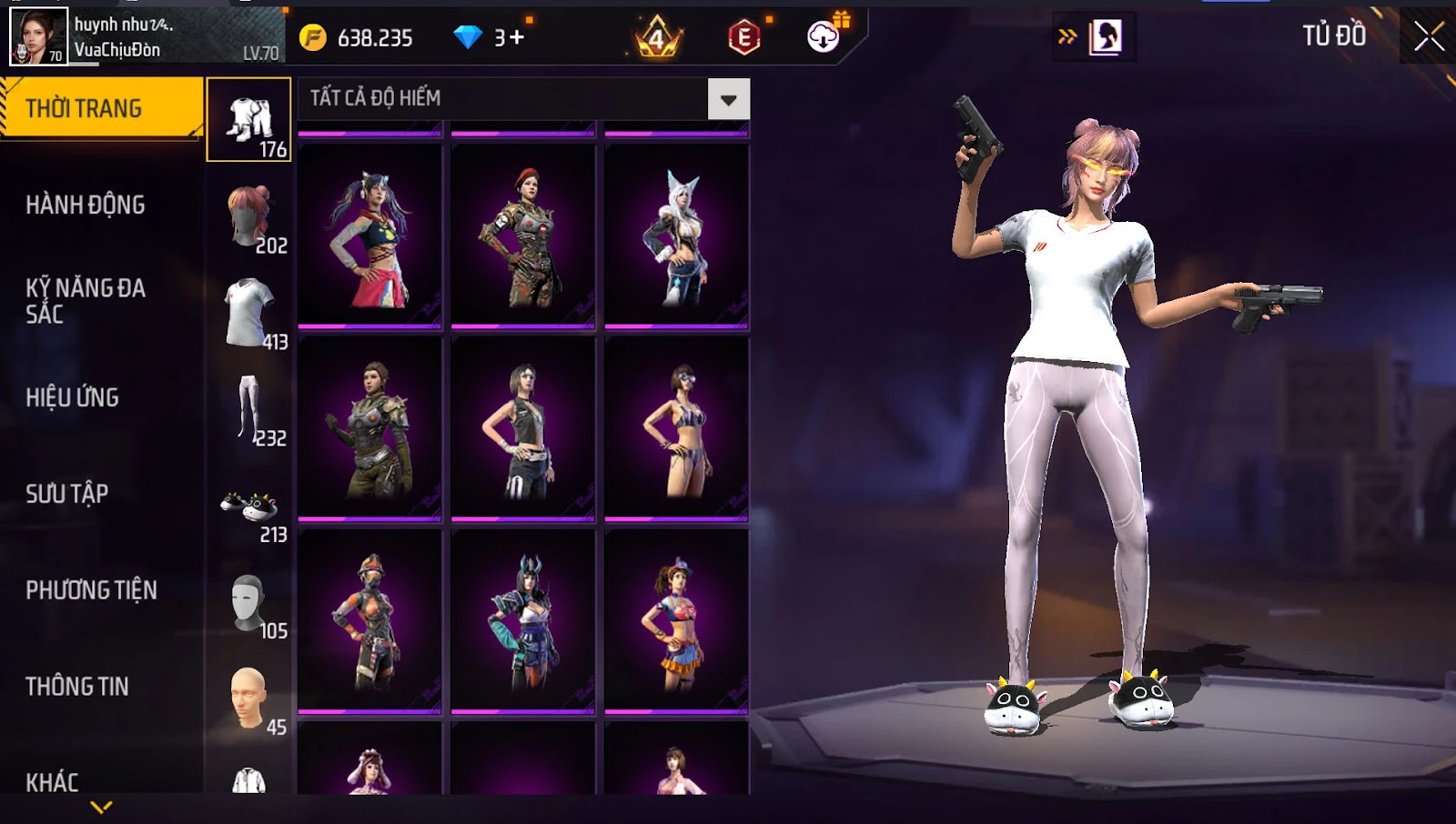Select the red beret camouflage outfit
The height and width of the screenshot is (824, 1456).
coord(523,235)
